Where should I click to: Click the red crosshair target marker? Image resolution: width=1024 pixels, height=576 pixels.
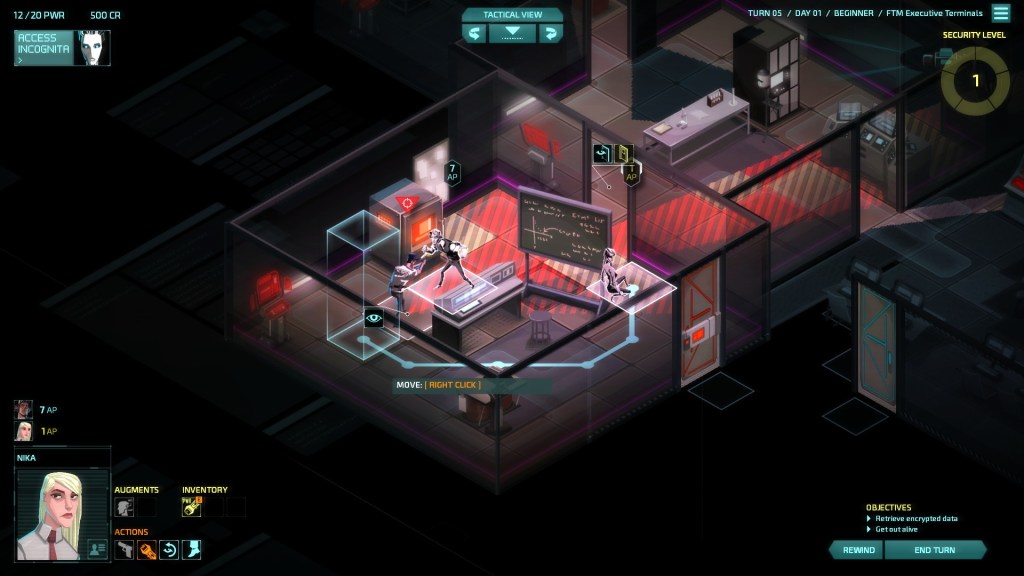(x=406, y=202)
